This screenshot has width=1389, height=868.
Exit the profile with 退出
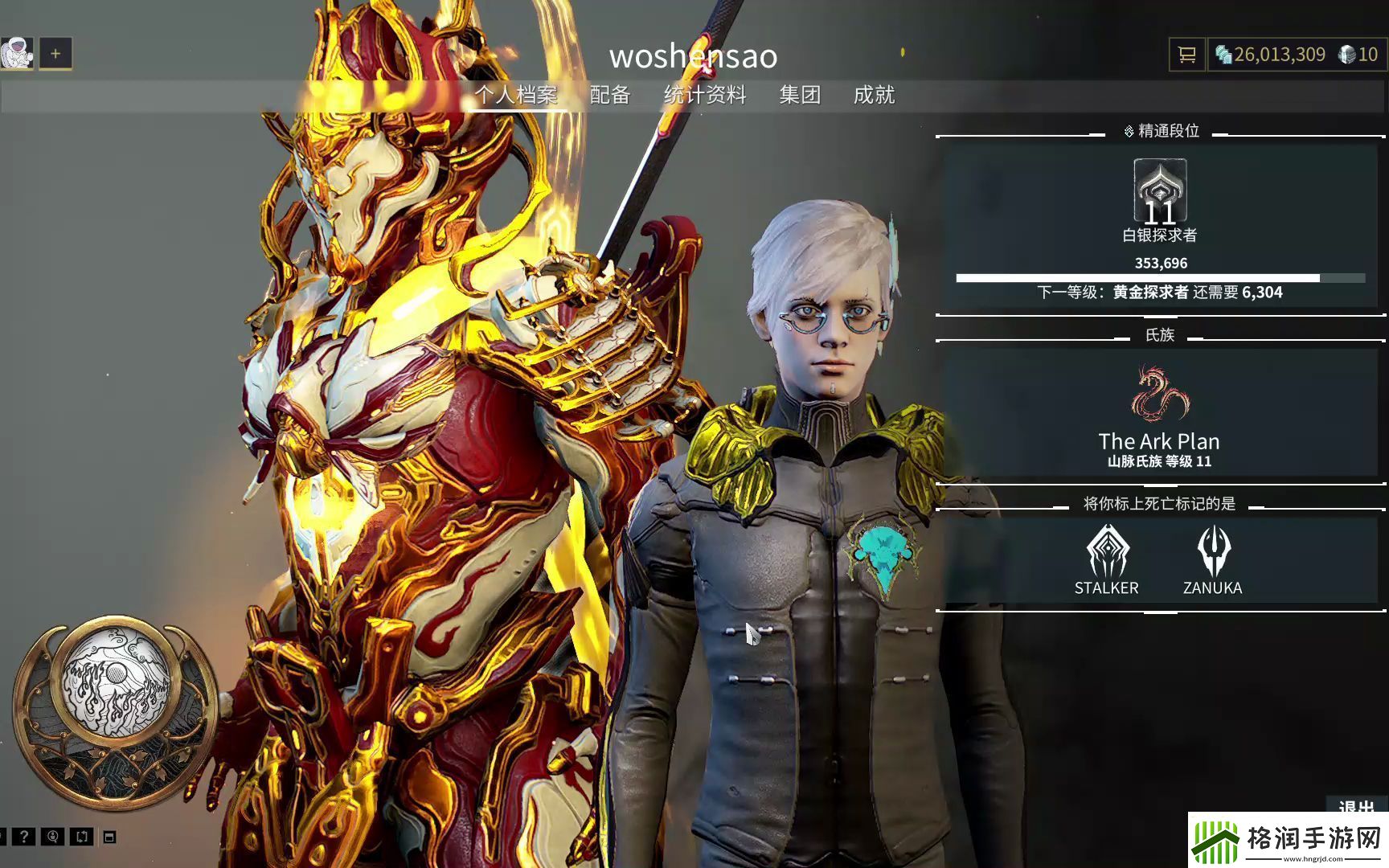point(1357,807)
